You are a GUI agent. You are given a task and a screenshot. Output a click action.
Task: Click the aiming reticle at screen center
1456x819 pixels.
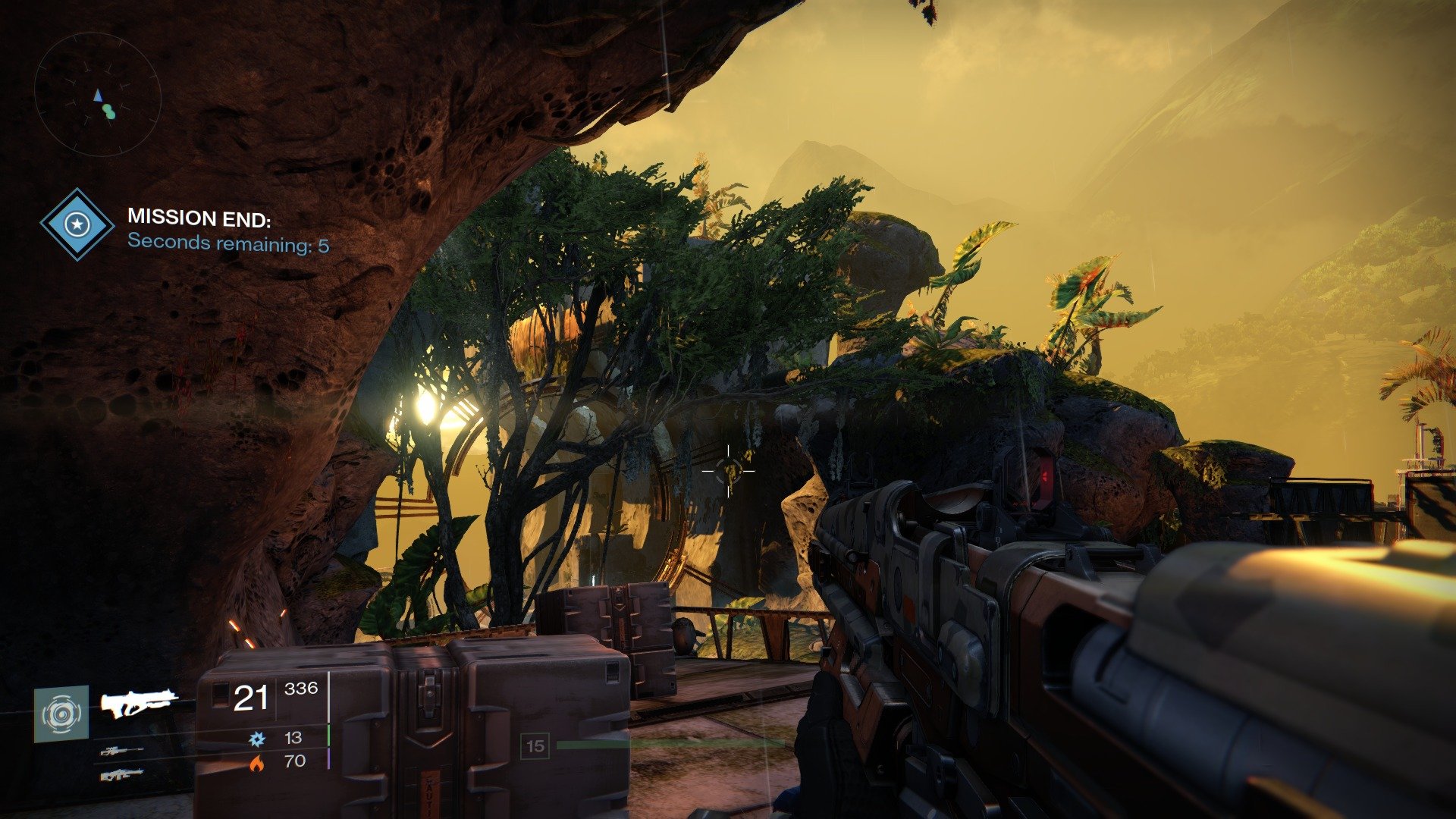click(730, 470)
